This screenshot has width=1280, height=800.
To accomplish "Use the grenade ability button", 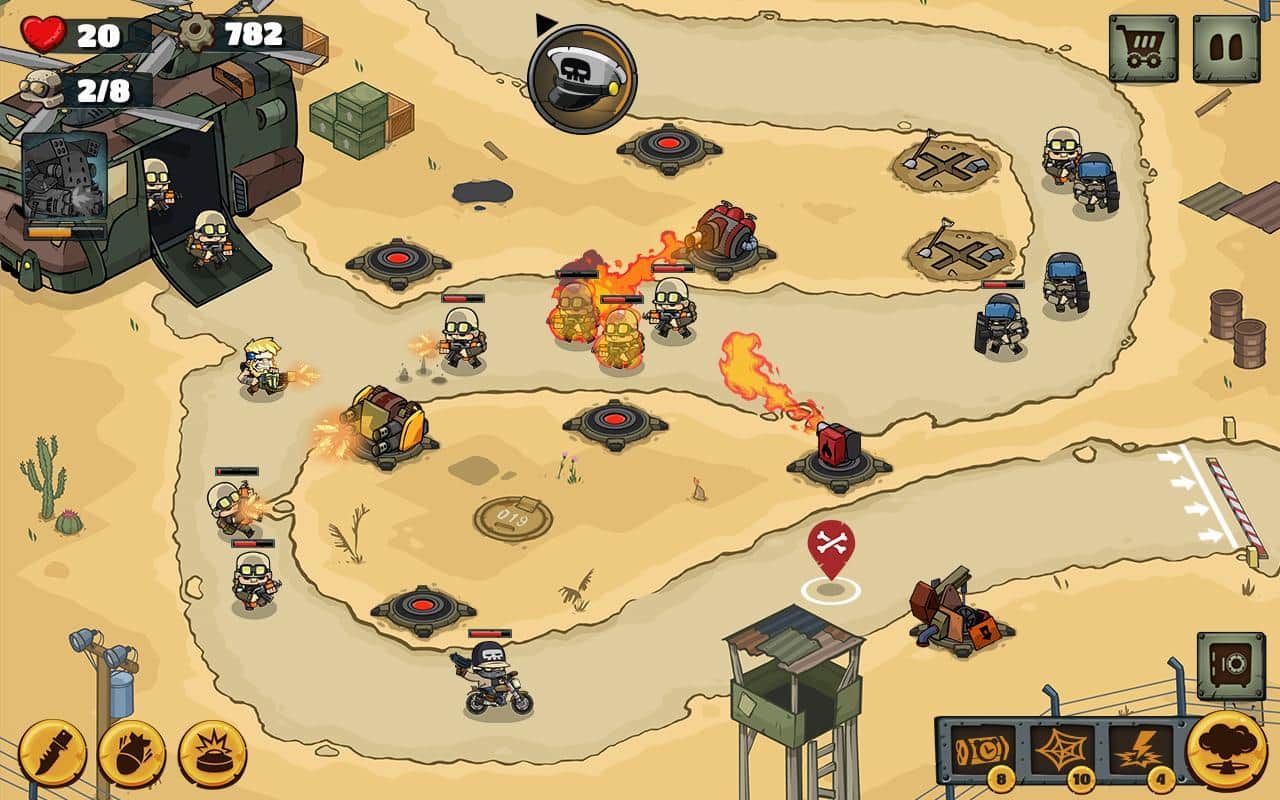I will coord(132,752).
